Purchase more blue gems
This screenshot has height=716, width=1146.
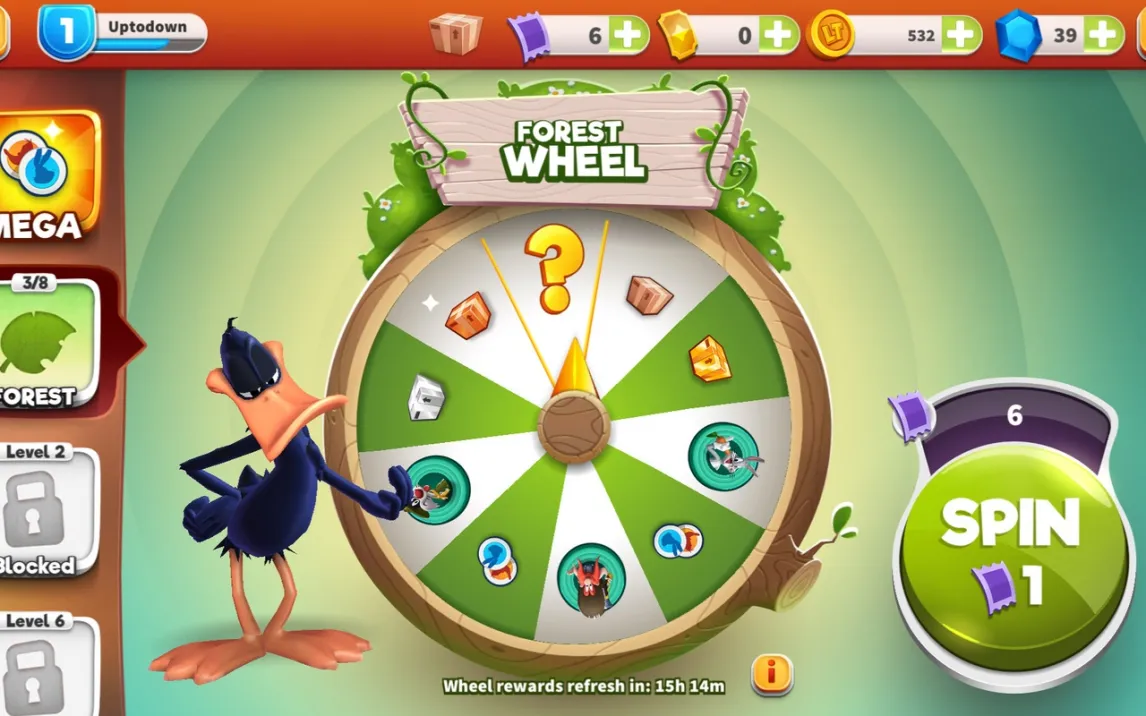[1104, 35]
